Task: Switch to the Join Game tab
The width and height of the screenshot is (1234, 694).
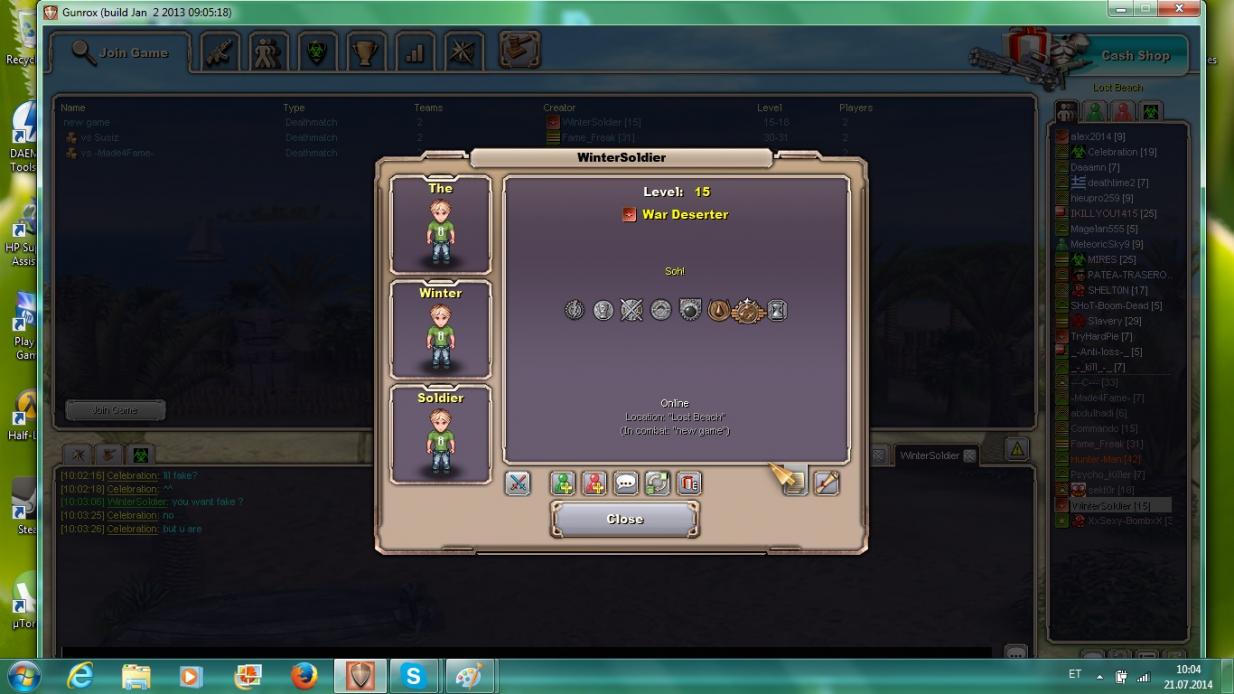Action: 120,53
